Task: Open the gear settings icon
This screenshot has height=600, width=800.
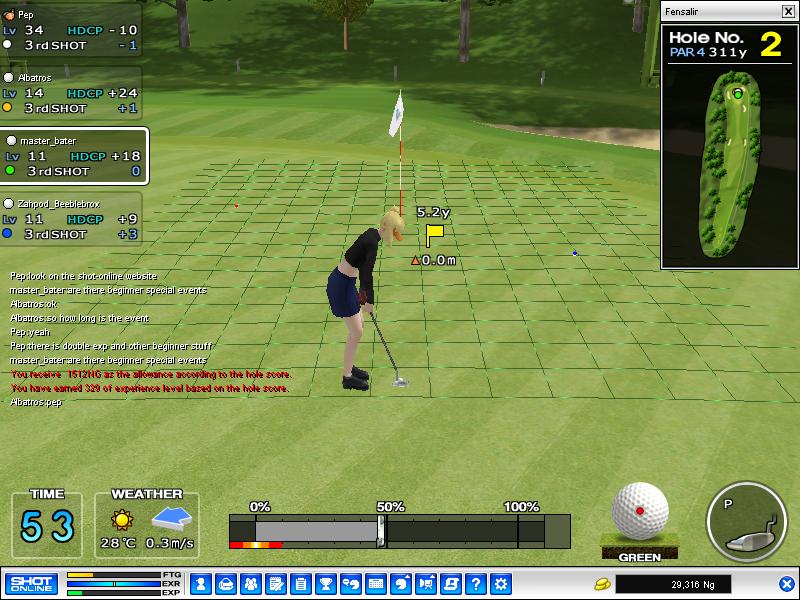Action: point(501,583)
